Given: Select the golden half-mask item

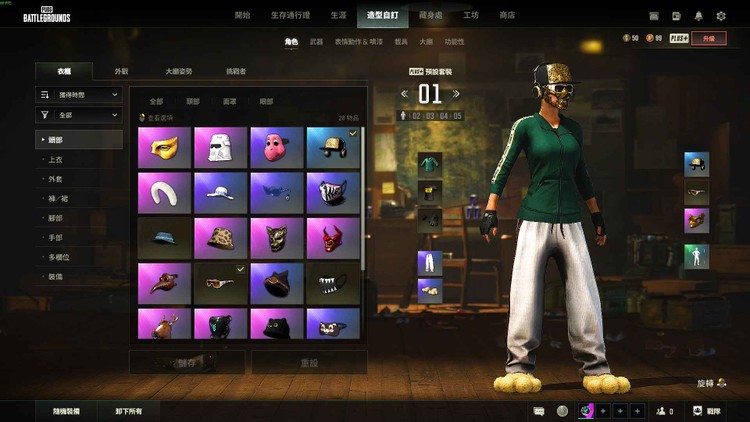Looking at the screenshot, I should point(164,147).
